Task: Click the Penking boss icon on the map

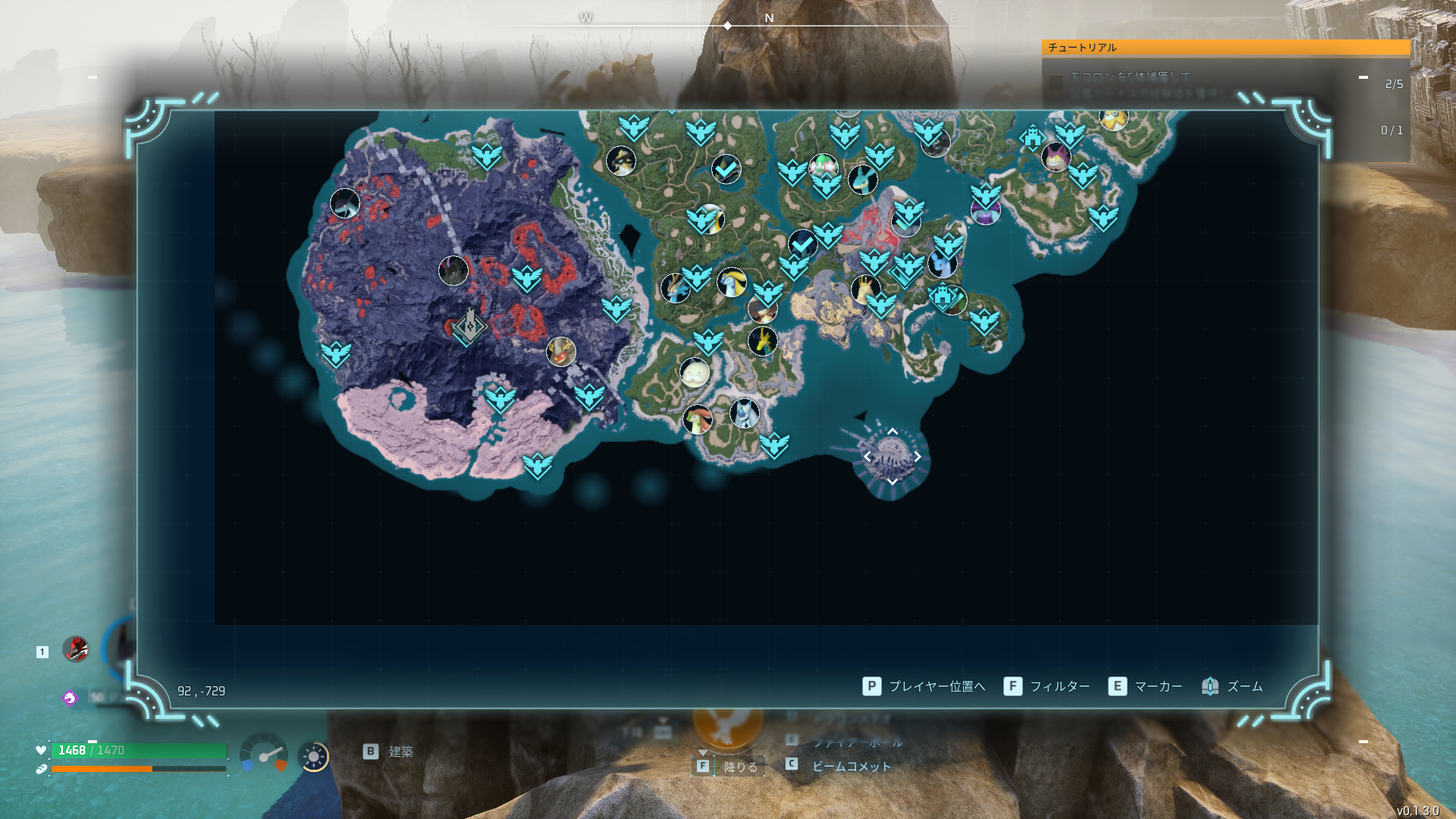Action: click(x=621, y=161)
